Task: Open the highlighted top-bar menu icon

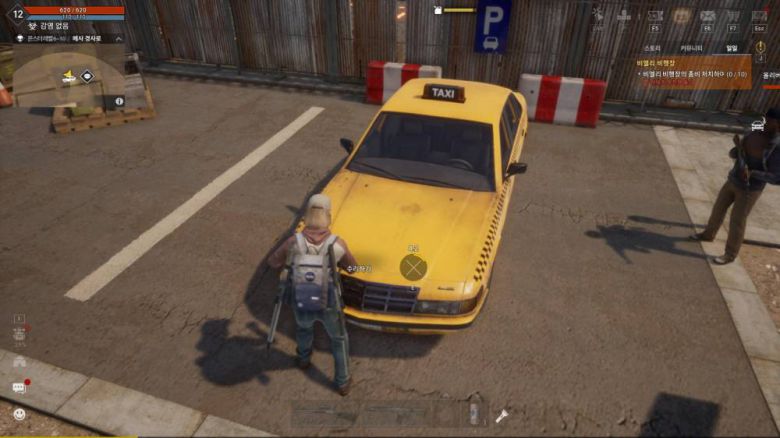Action: tap(682, 16)
